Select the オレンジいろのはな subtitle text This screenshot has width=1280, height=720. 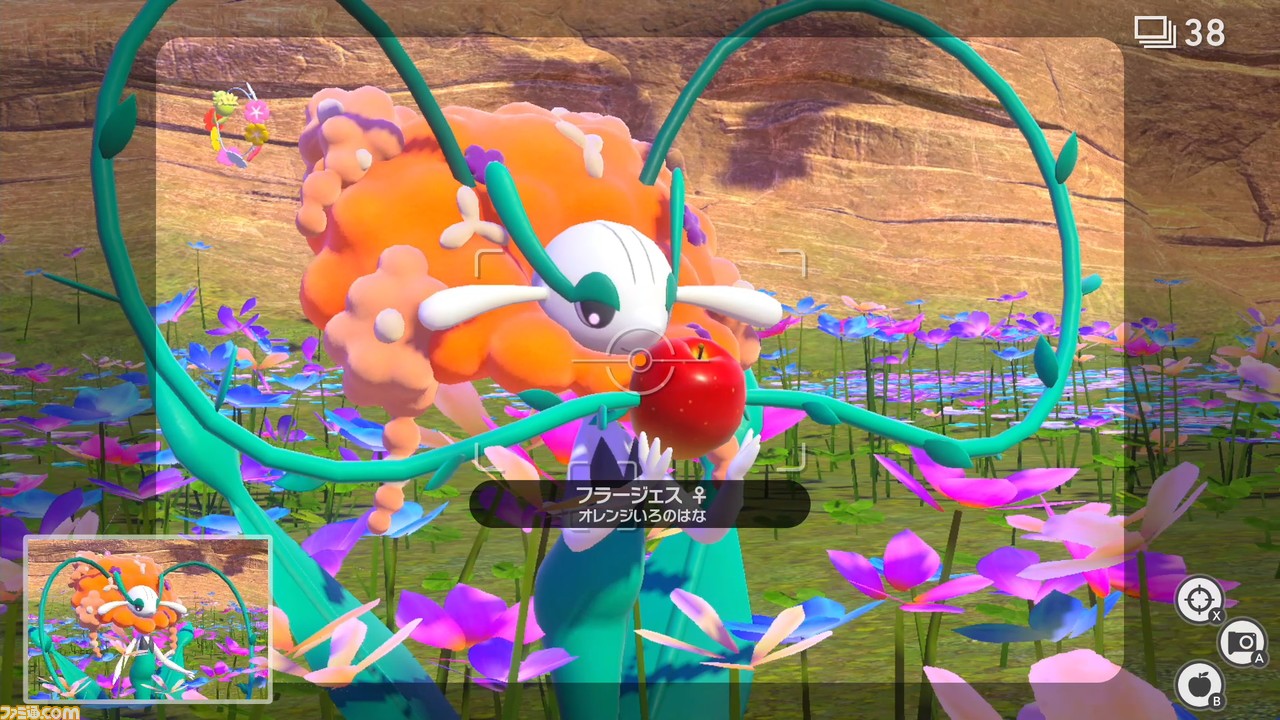(x=643, y=515)
